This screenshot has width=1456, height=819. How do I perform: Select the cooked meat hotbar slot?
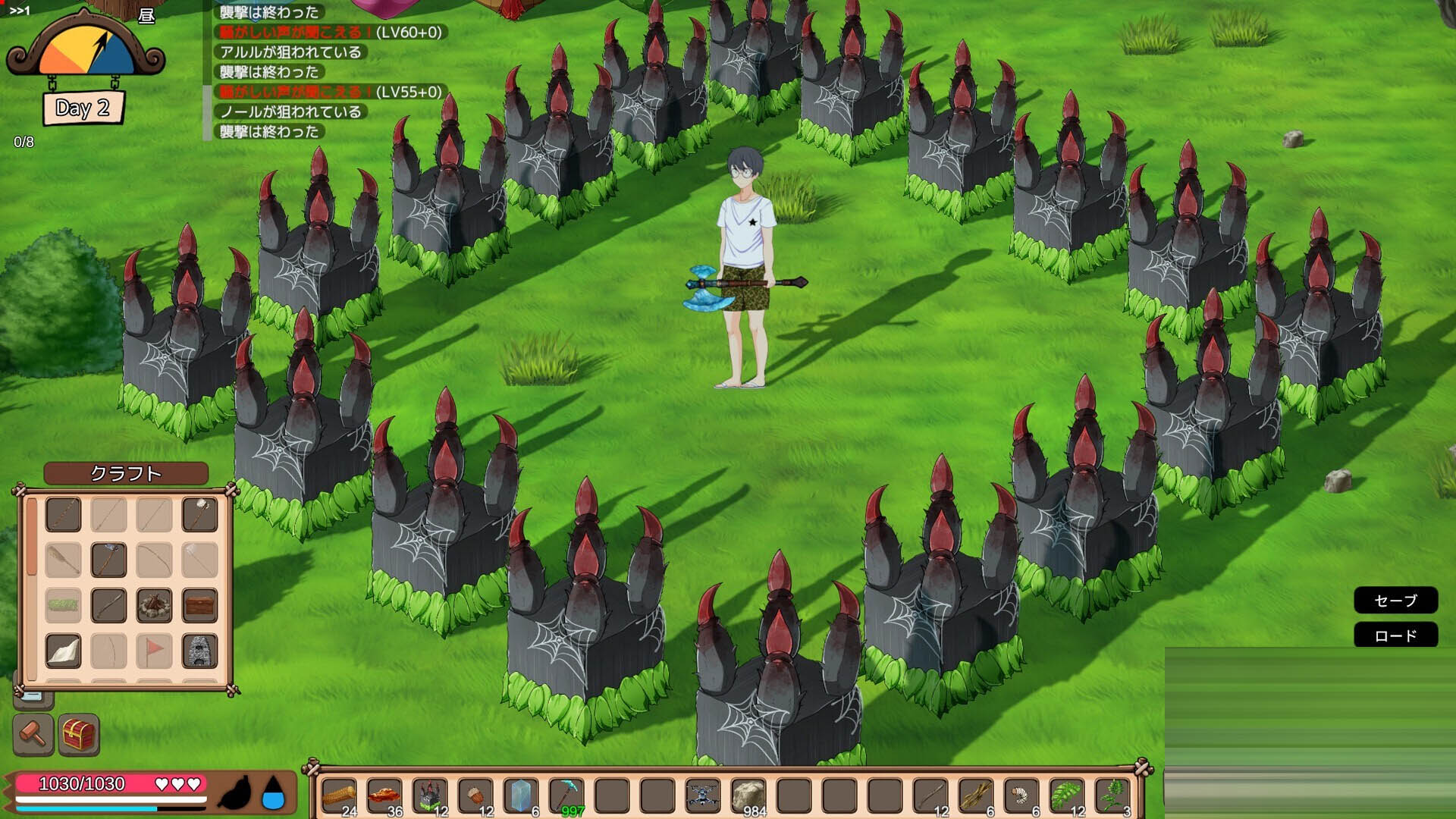coord(384,796)
